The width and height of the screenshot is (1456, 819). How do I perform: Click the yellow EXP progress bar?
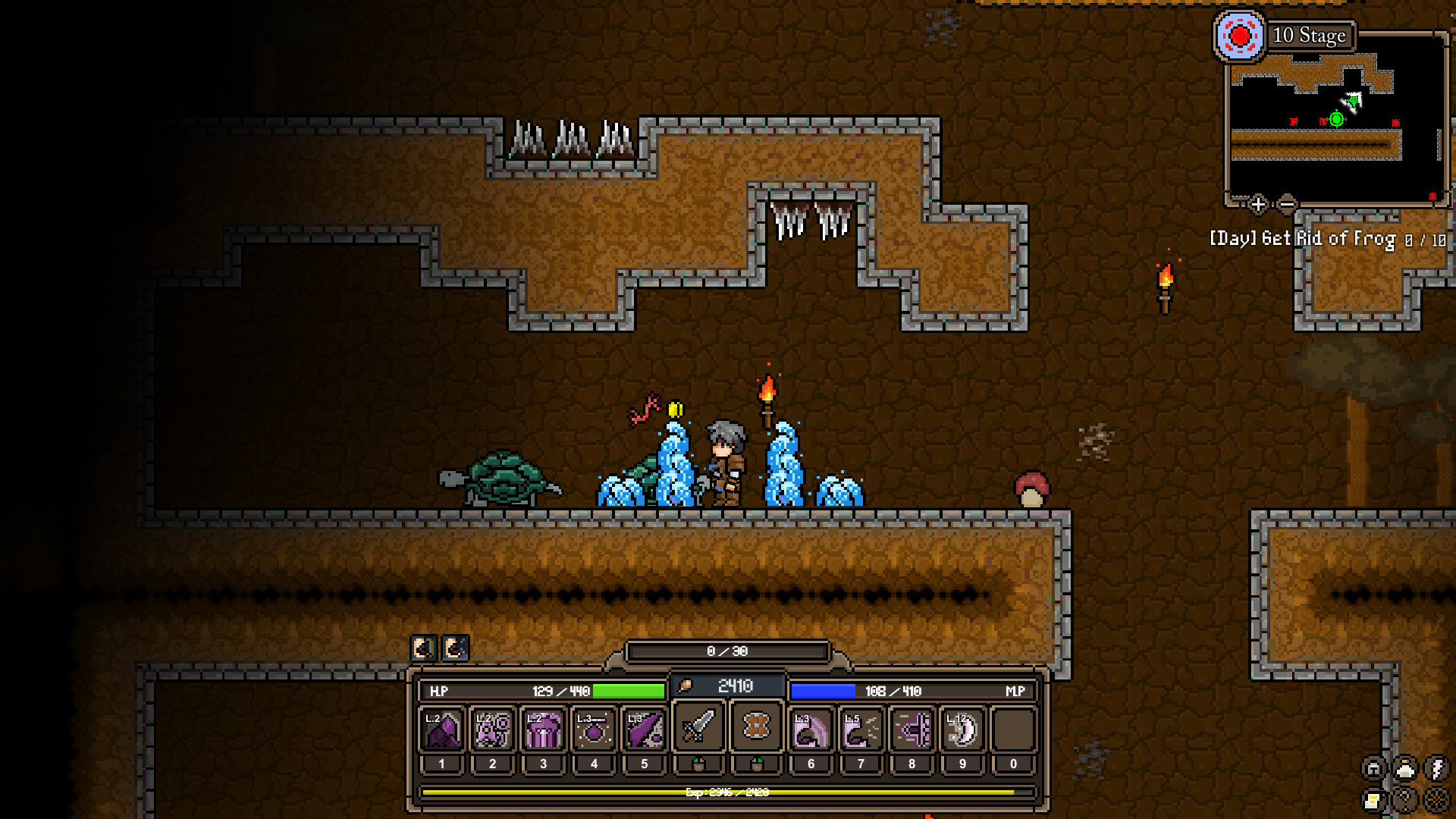728,792
